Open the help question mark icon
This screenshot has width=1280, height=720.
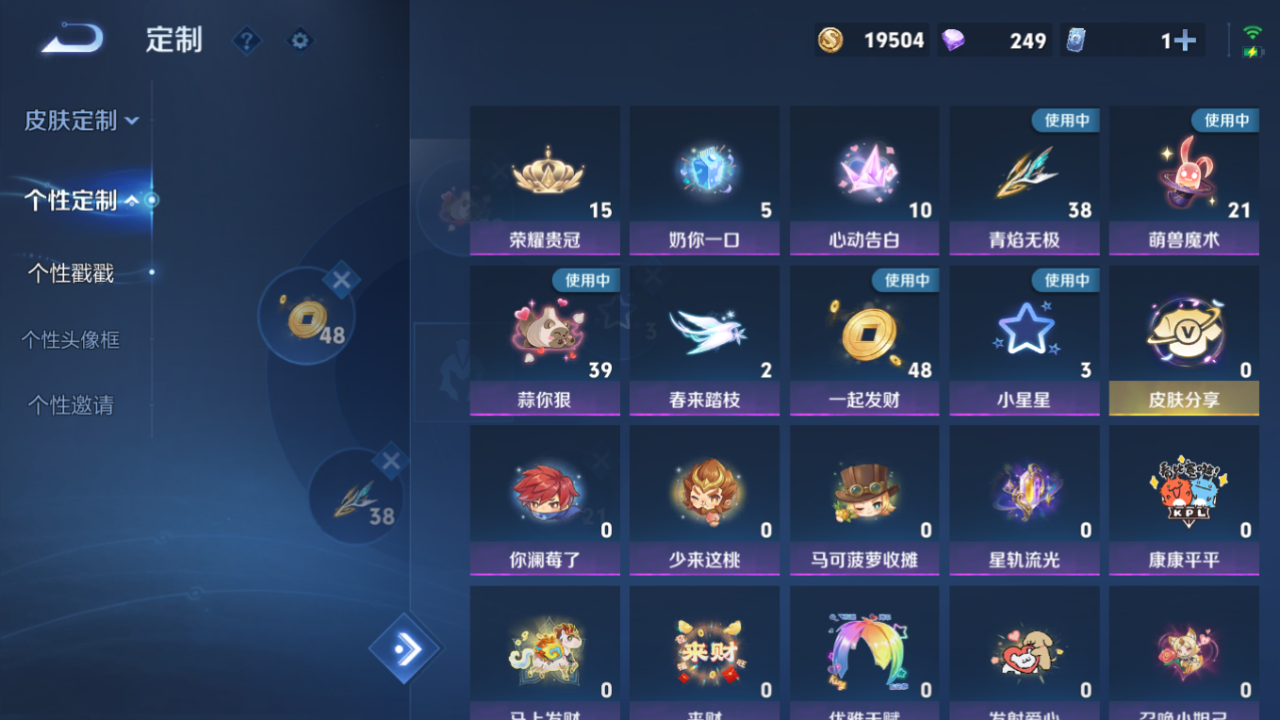point(246,41)
